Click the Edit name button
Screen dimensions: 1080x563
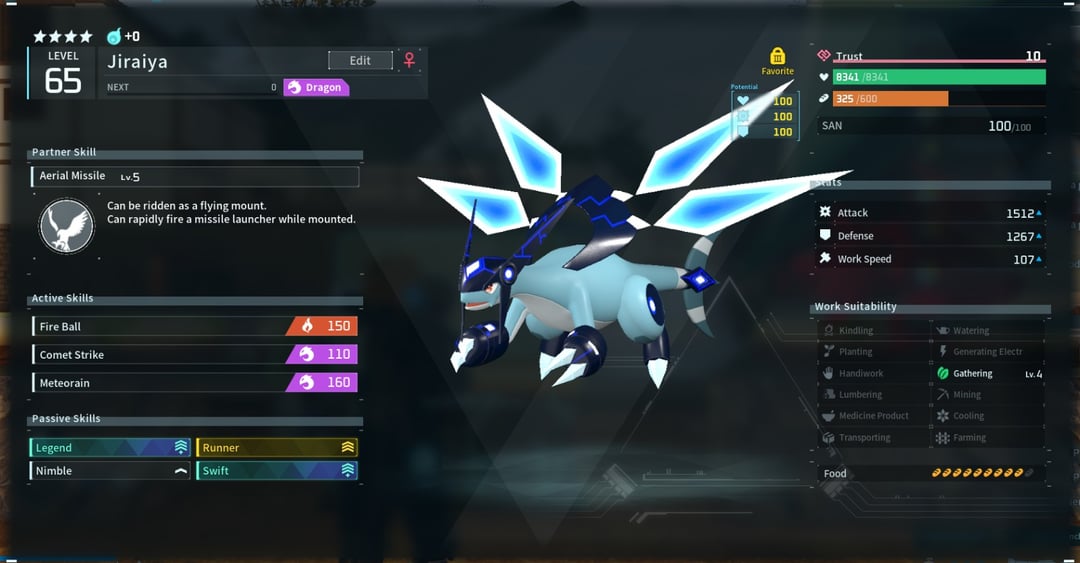360,61
